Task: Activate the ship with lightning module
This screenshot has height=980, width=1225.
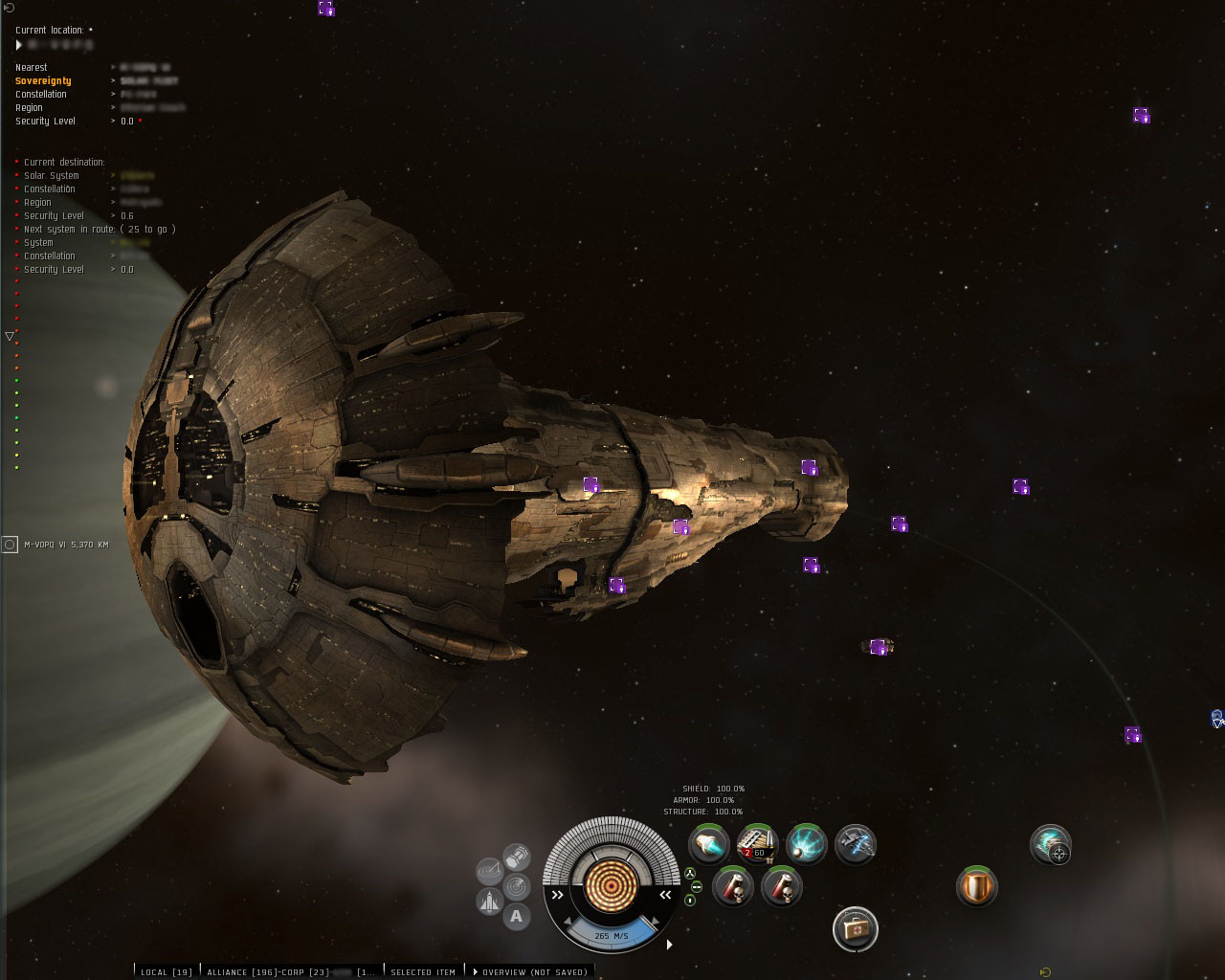Action: coord(856,844)
